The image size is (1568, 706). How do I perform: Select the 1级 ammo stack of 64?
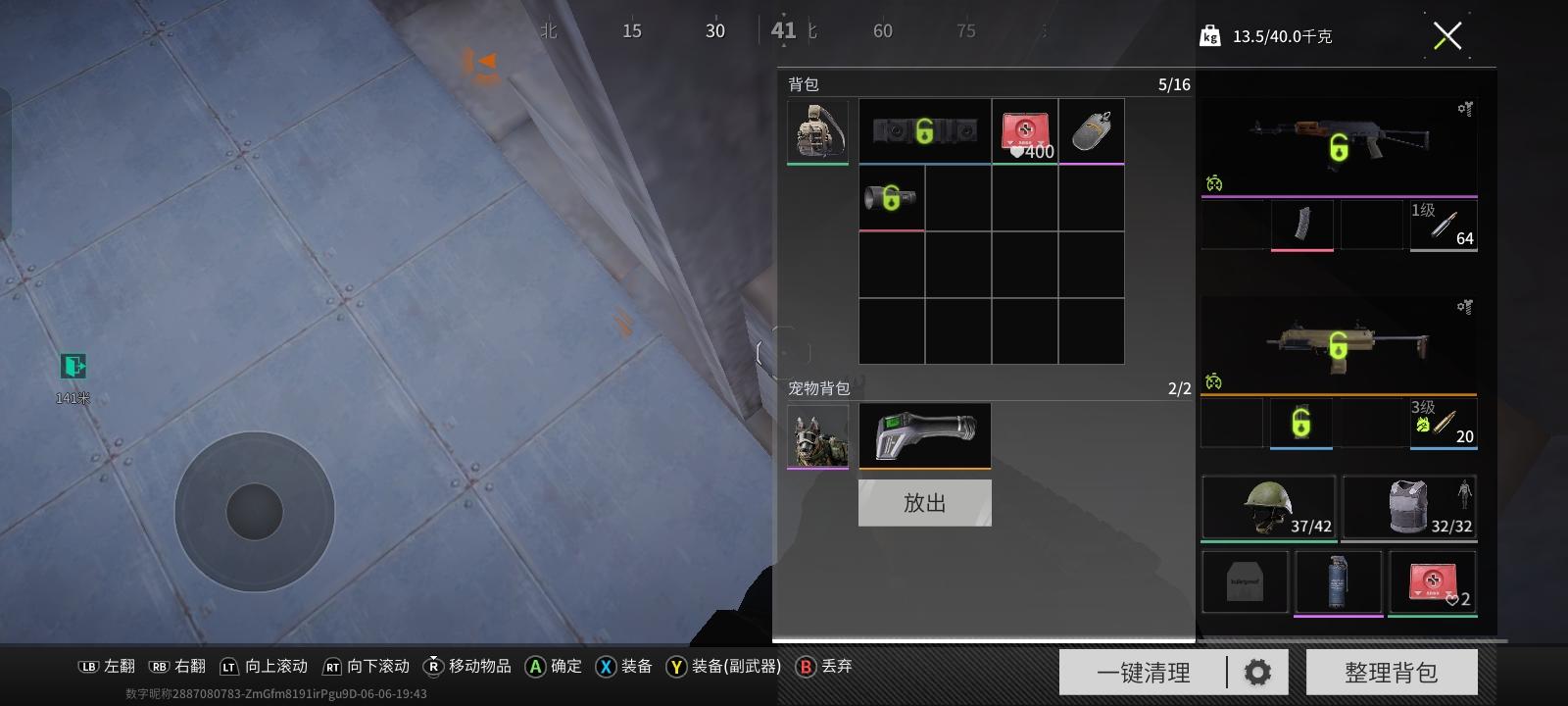click(1443, 226)
